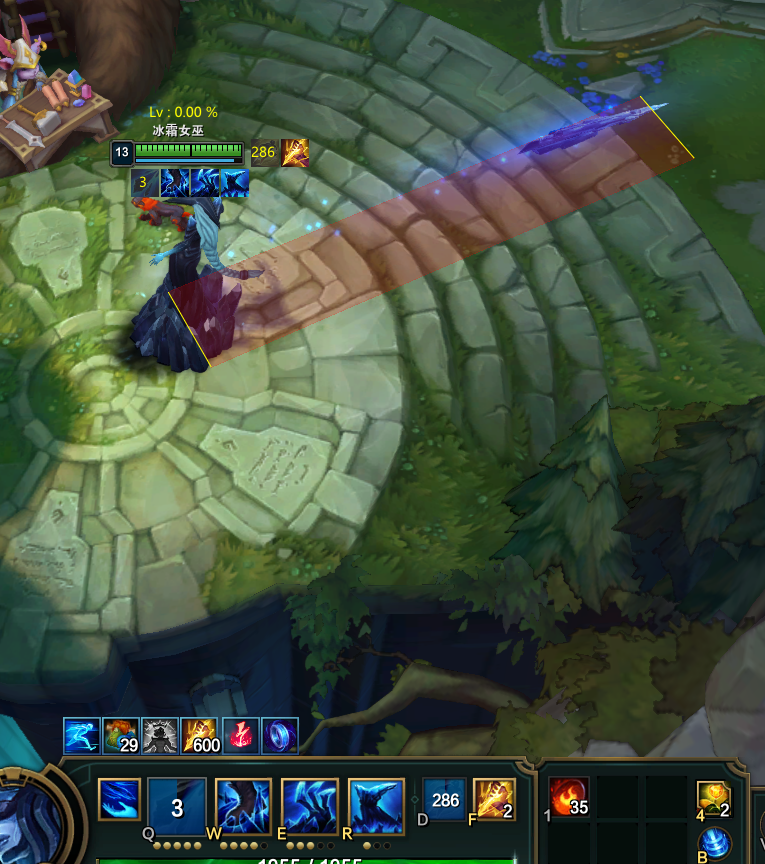
Task: Inspect the blue running figure buff icon
Action: [x=81, y=735]
